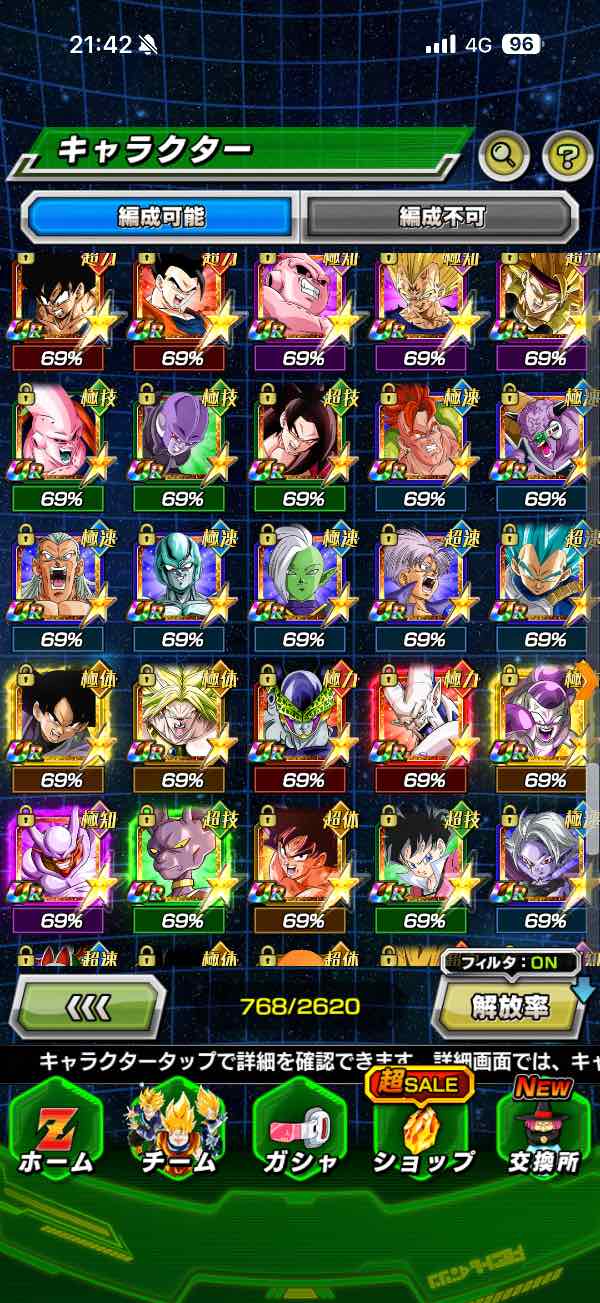Open the ホーム home menu
Viewport: 600px width, 1303px height.
[56, 1130]
